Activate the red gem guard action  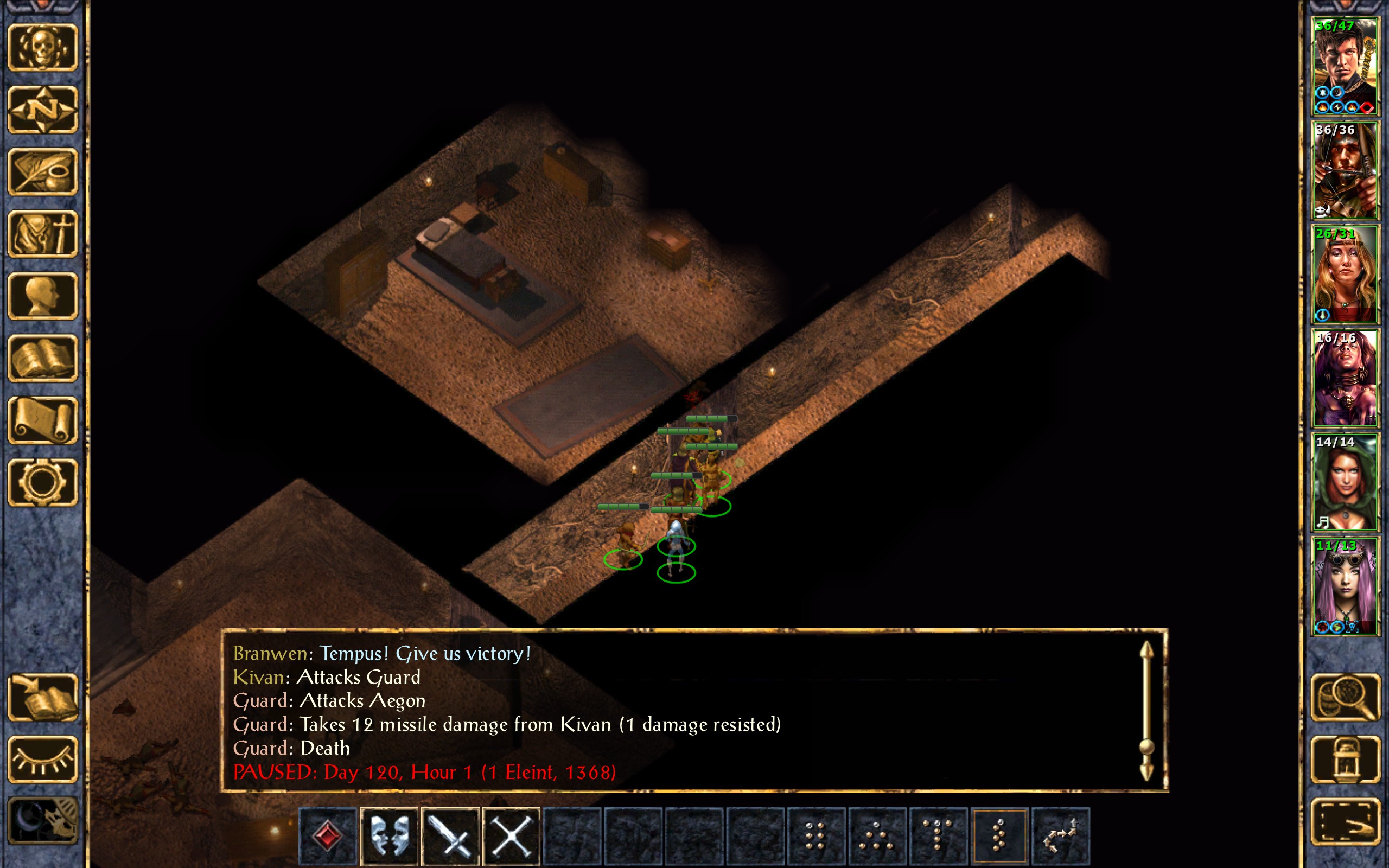328,835
